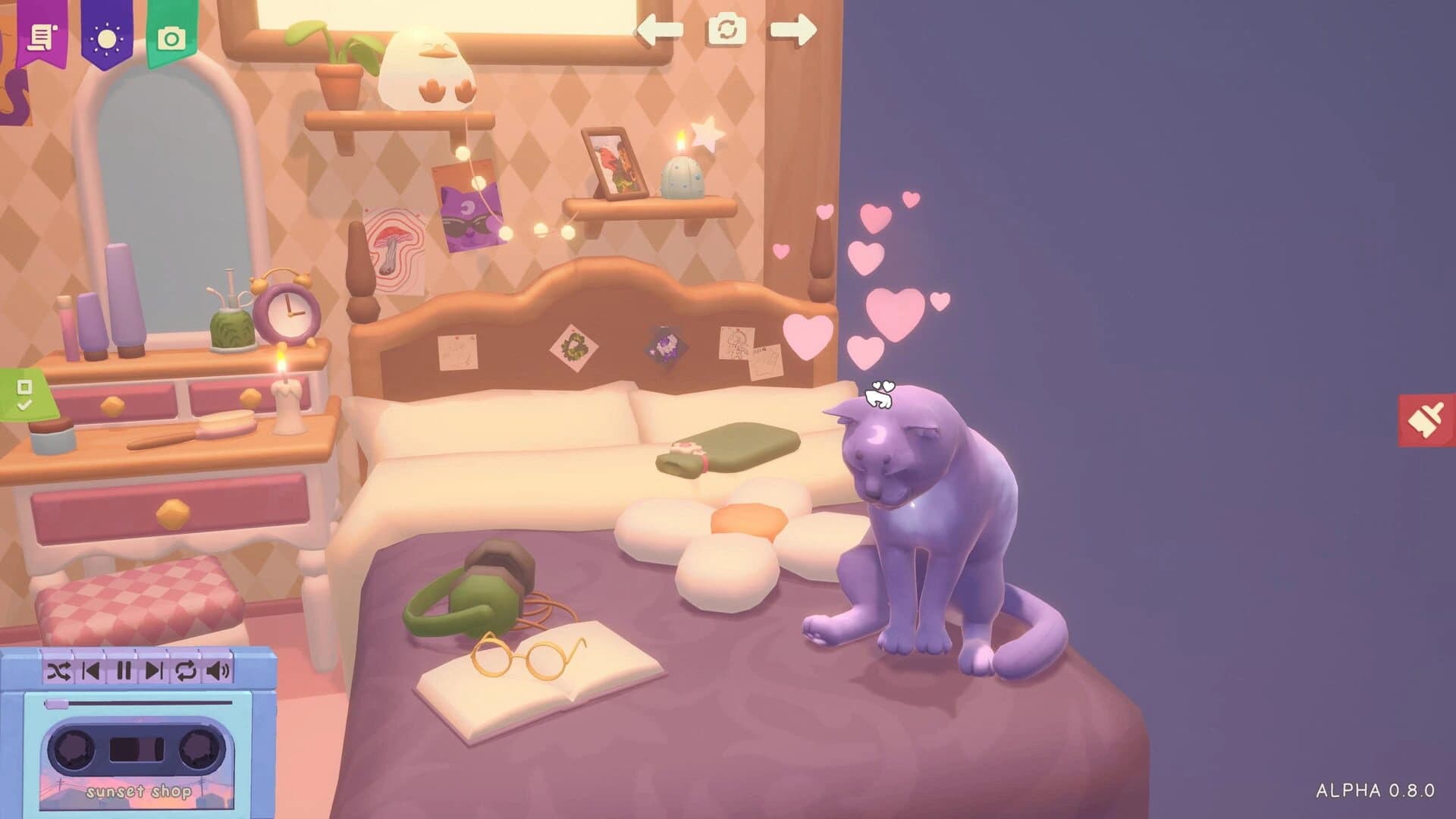The image size is (1456, 819).
Task: Toggle the day-night sun banner
Action: [x=106, y=36]
